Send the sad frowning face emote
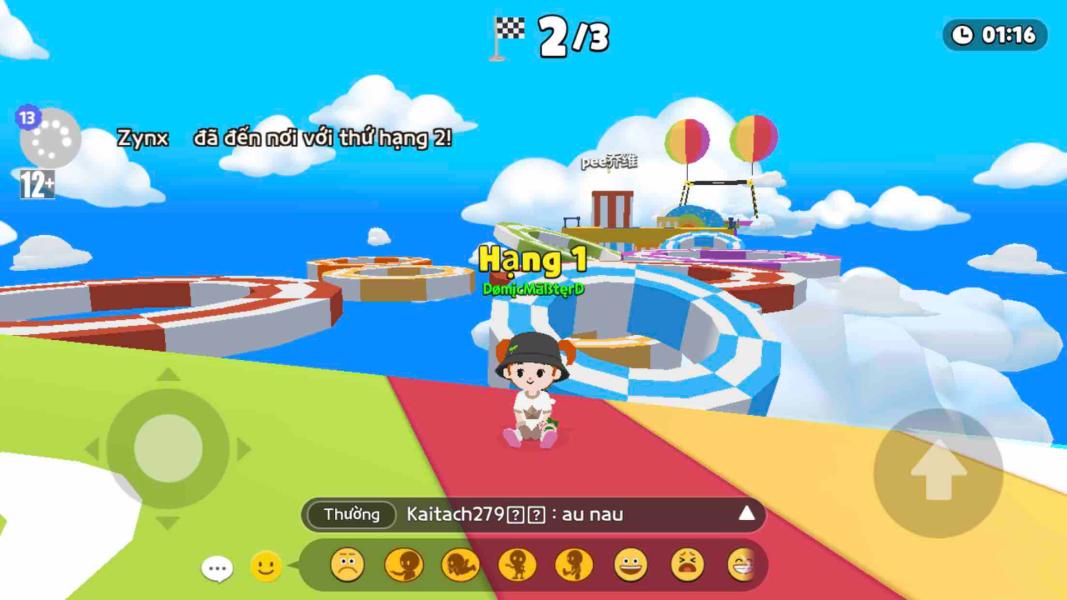Viewport: 1067px width, 600px height. tap(346, 566)
